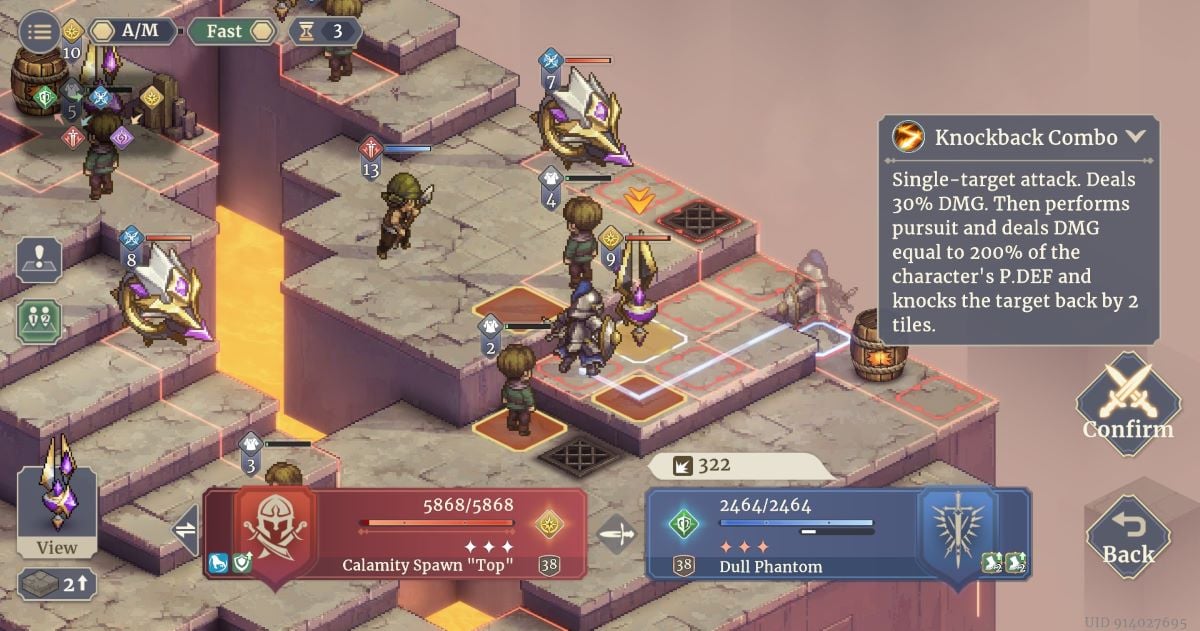Open the green team units button

(40, 320)
